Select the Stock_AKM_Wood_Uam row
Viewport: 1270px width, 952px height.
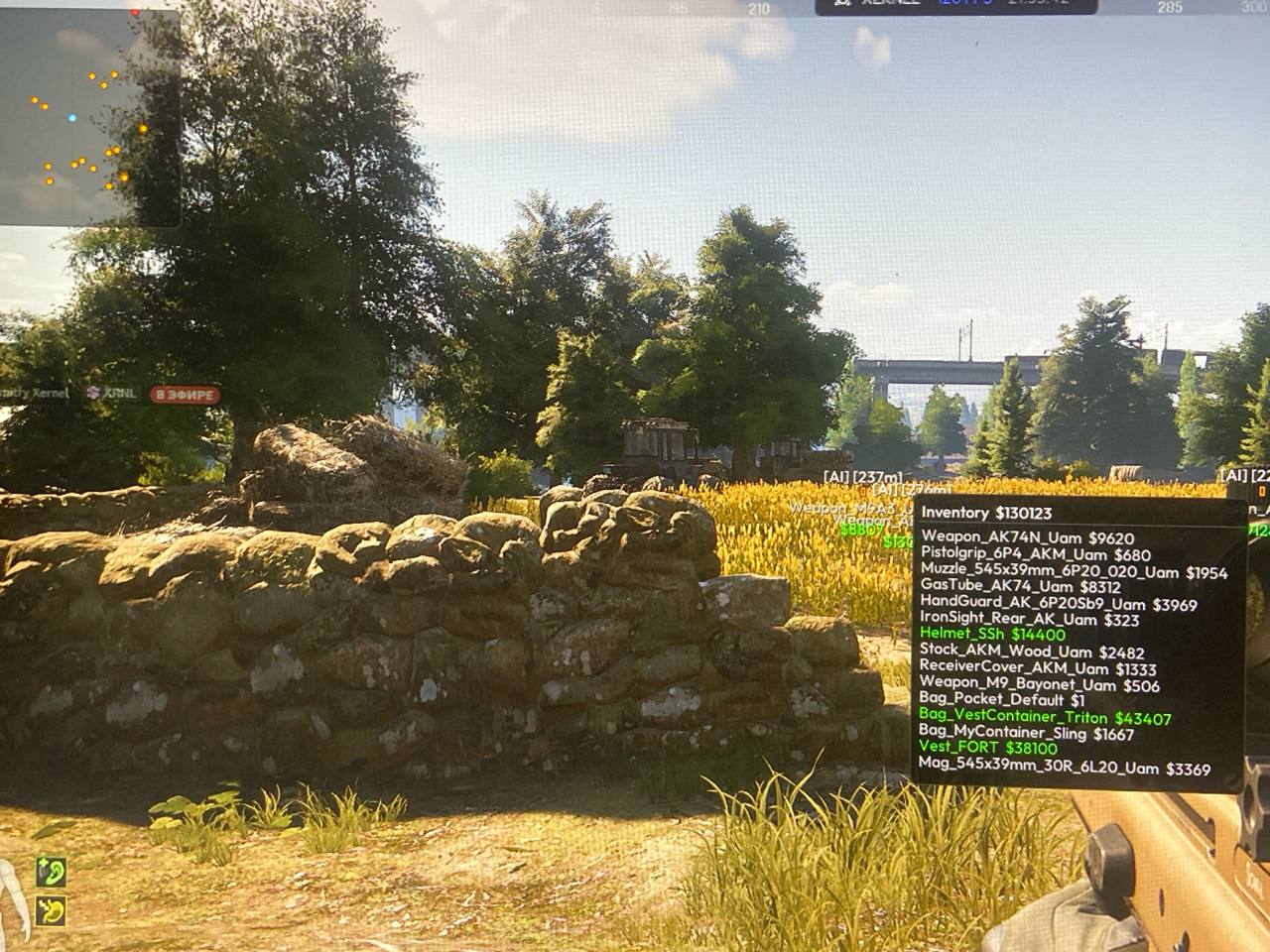pos(1032,652)
